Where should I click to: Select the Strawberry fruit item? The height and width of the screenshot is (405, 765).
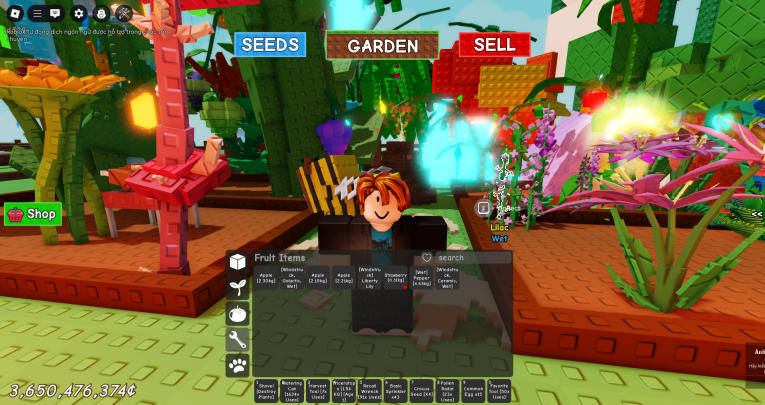click(x=396, y=278)
